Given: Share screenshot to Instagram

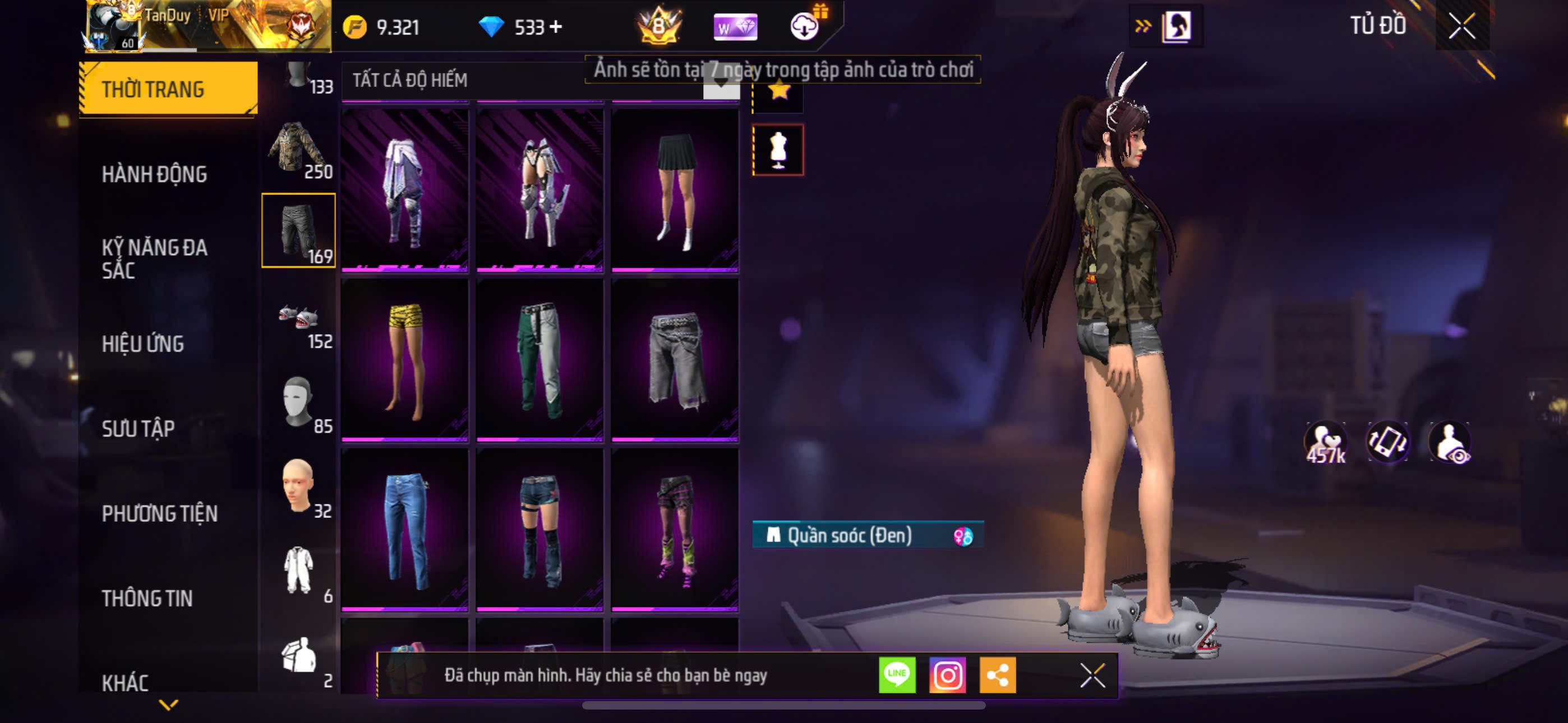Looking at the screenshot, I should tap(947, 674).
